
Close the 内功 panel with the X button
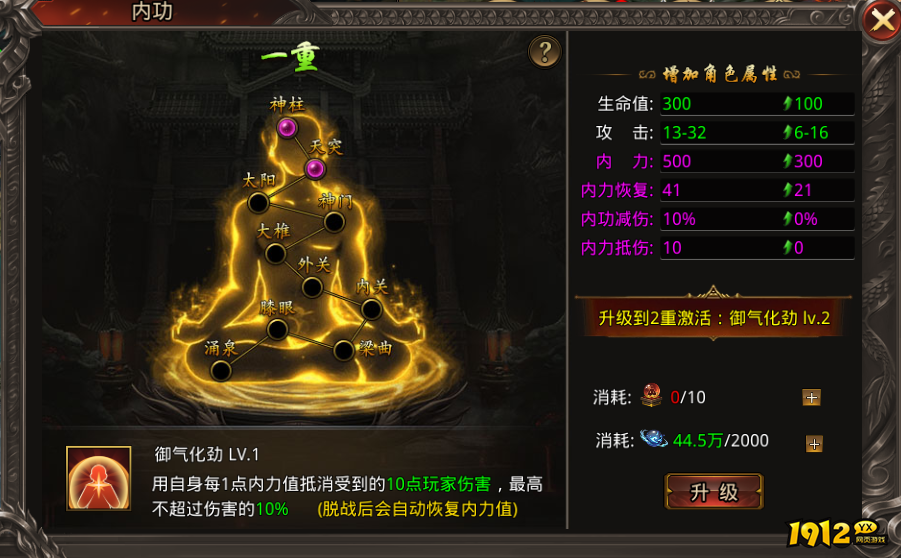tap(881, 22)
